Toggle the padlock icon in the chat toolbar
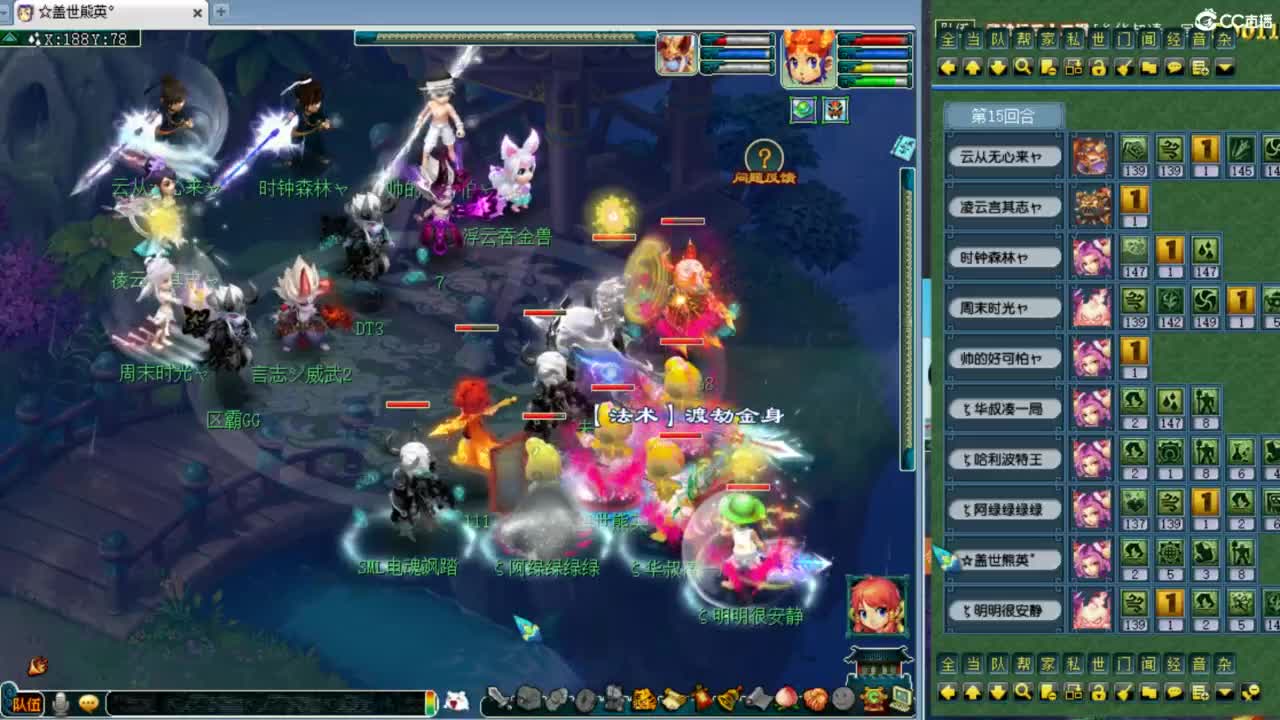The image size is (1280, 720). pyautogui.click(x=1099, y=68)
